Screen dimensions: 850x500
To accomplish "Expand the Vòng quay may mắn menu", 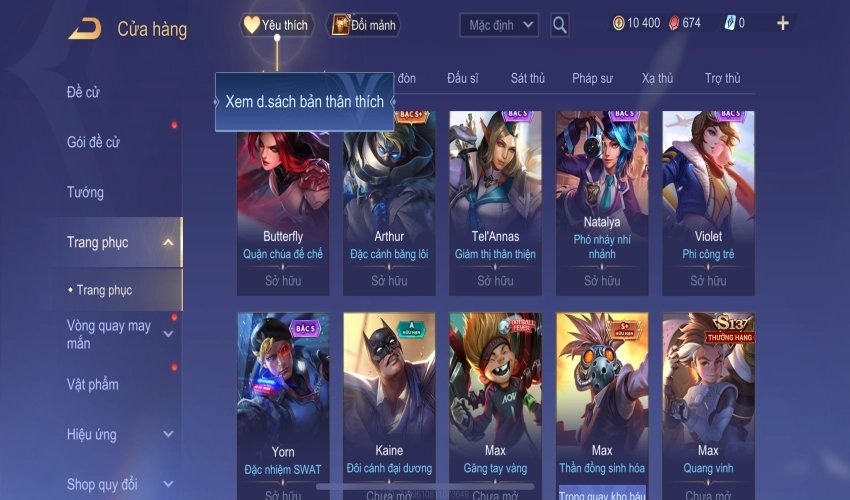I will tap(168, 334).
